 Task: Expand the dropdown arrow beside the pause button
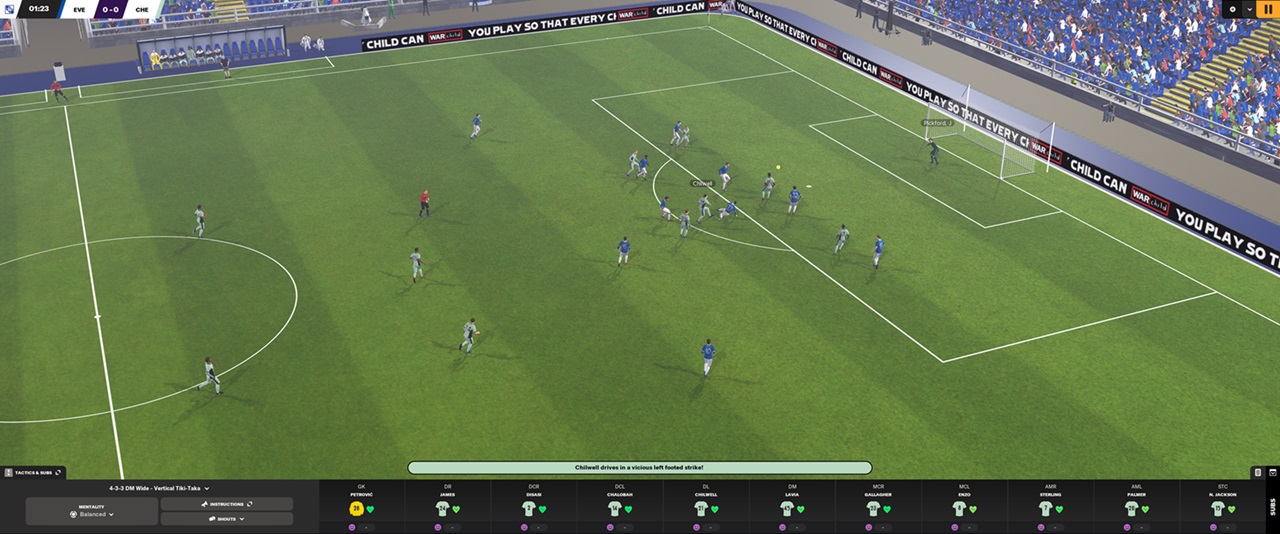(1250, 9)
